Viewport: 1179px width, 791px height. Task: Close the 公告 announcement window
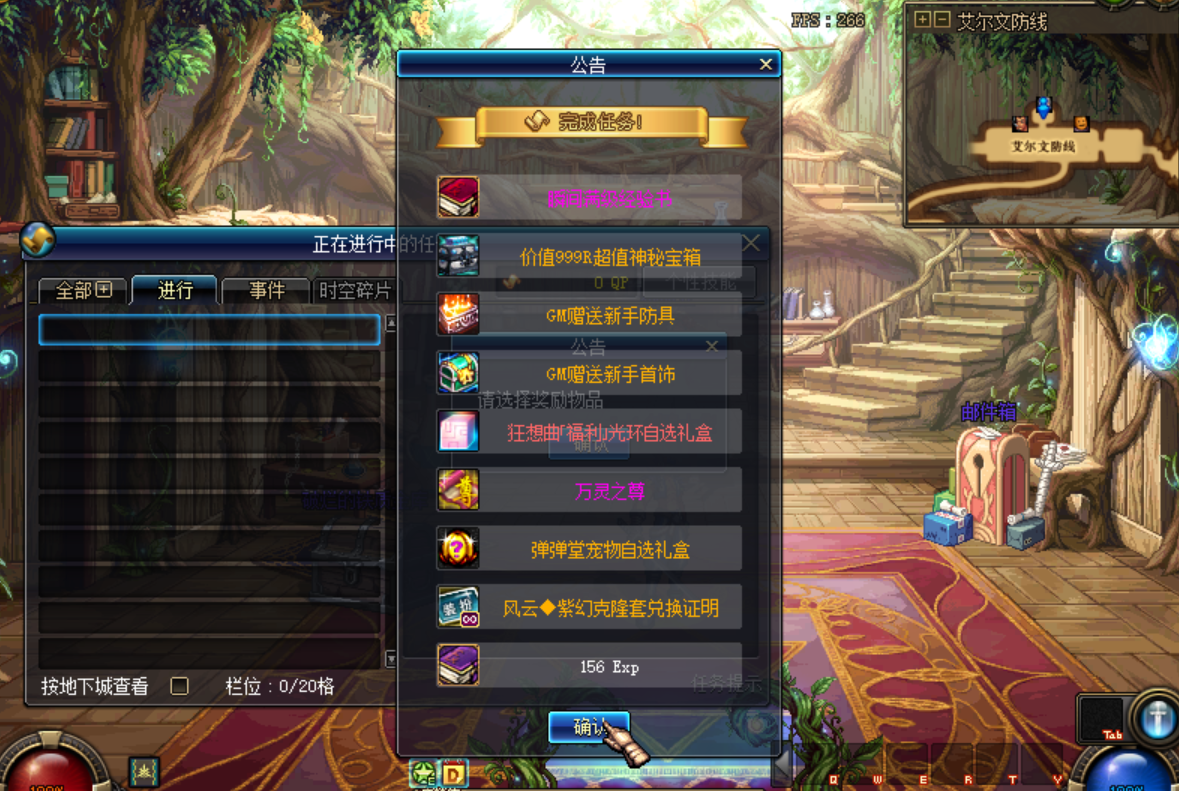point(765,65)
